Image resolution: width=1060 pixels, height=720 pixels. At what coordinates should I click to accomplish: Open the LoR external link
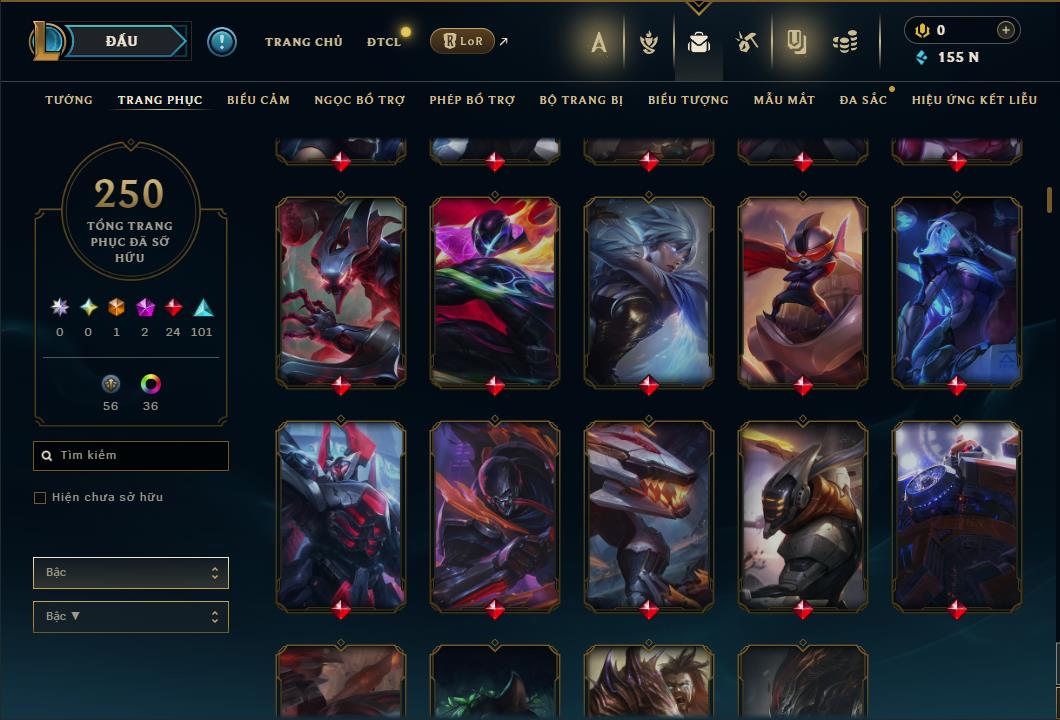[462, 41]
